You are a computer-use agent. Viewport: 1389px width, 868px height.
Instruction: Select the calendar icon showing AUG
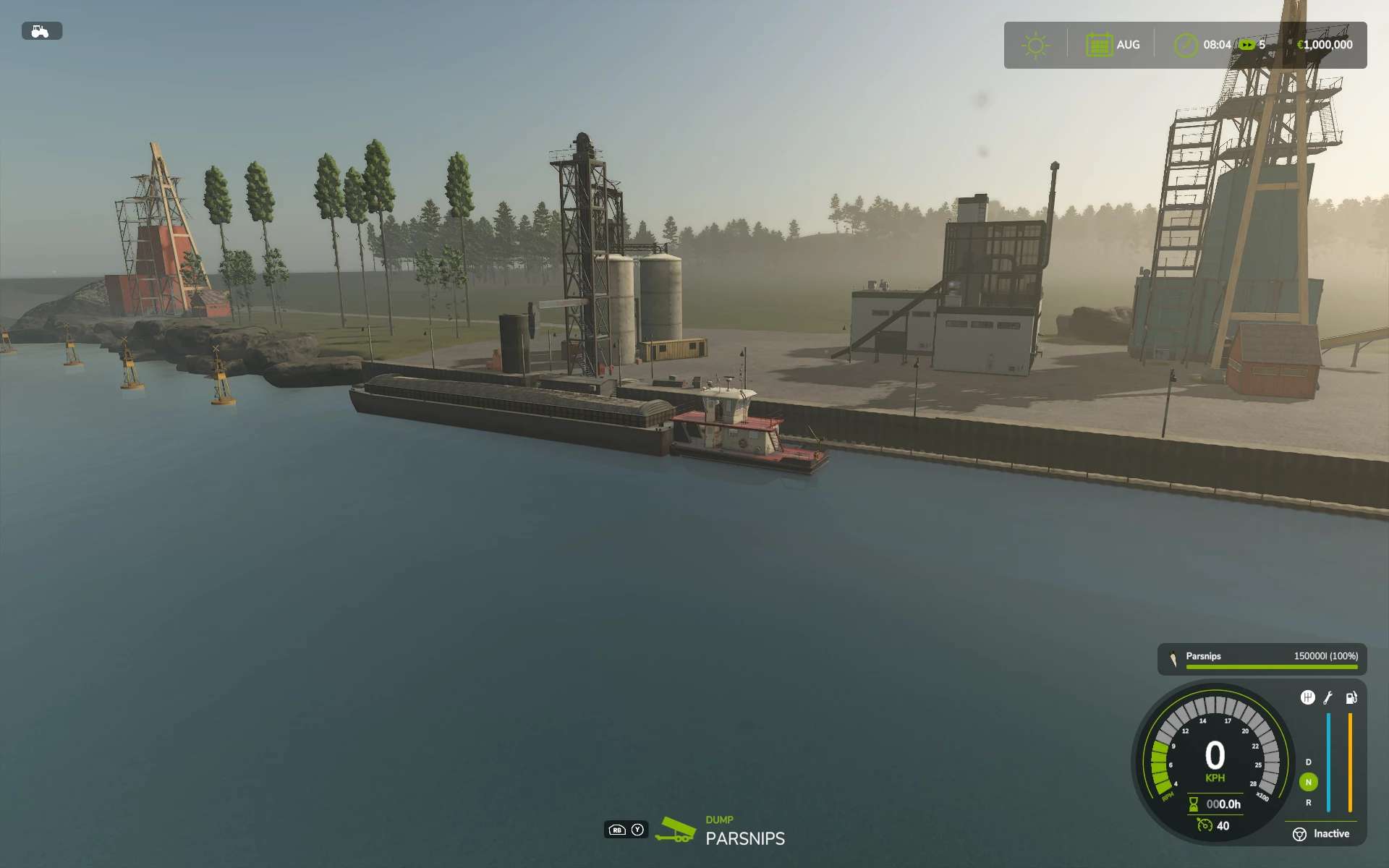(x=1098, y=45)
